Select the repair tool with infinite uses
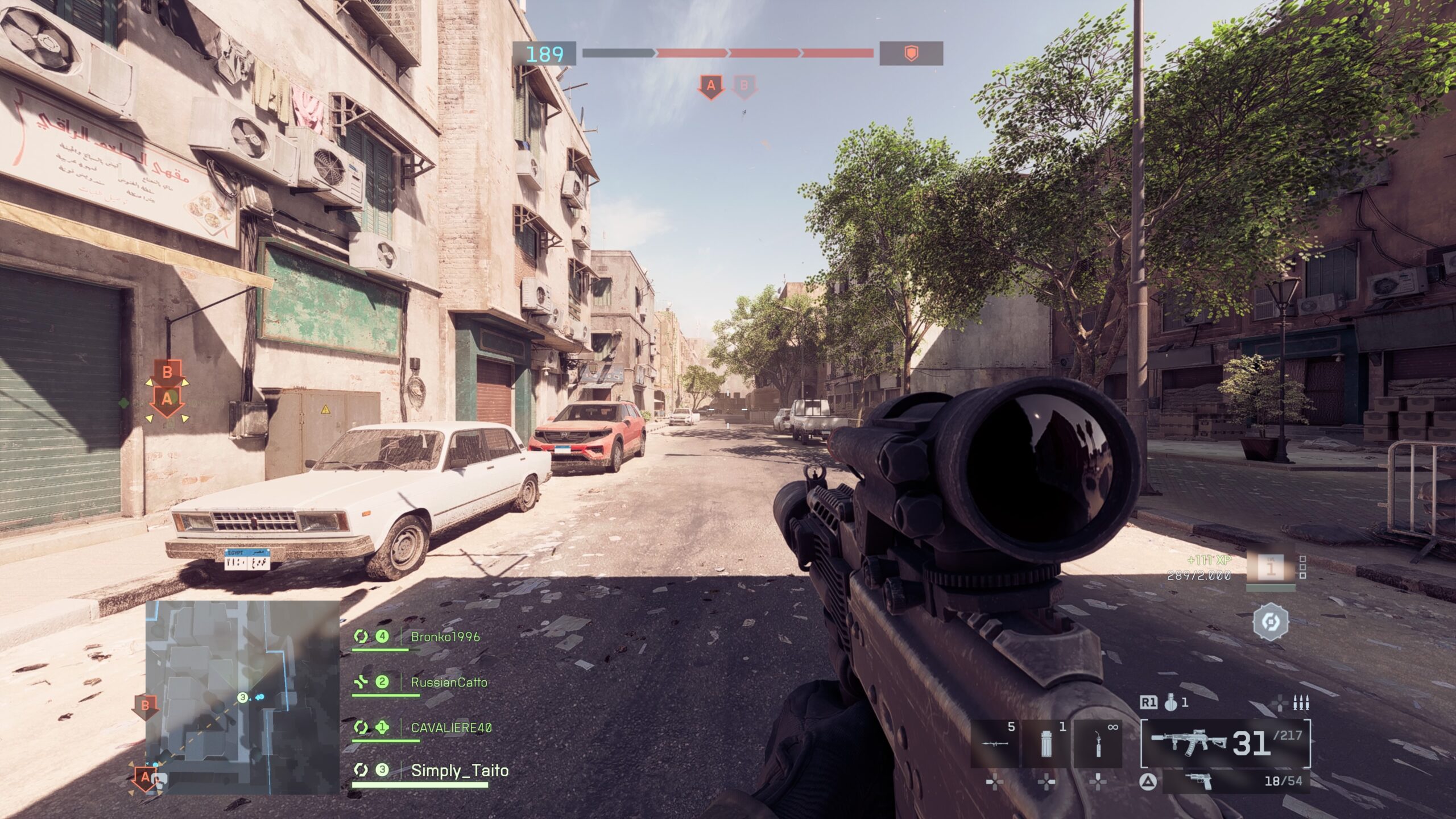This screenshot has width=1456, height=819. pyautogui.click(x=1098, y=744)
